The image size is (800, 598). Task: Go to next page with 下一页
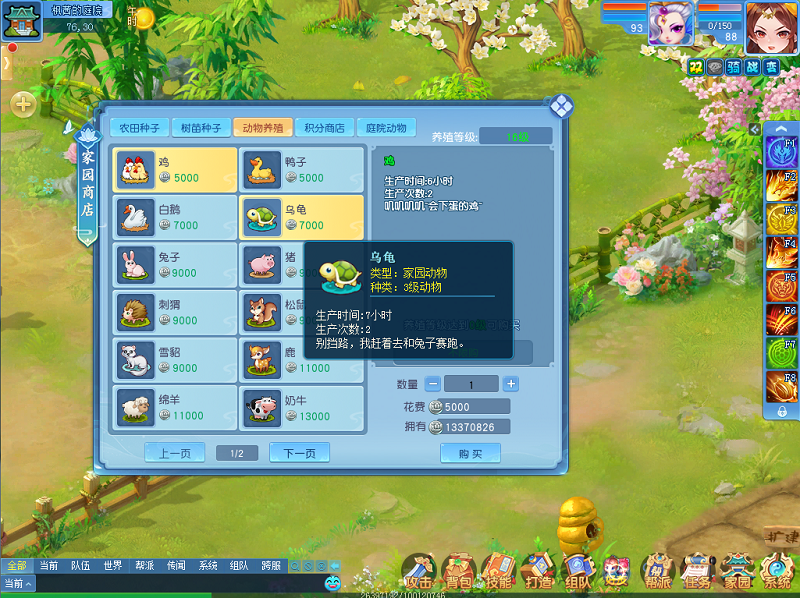point(299,453)
